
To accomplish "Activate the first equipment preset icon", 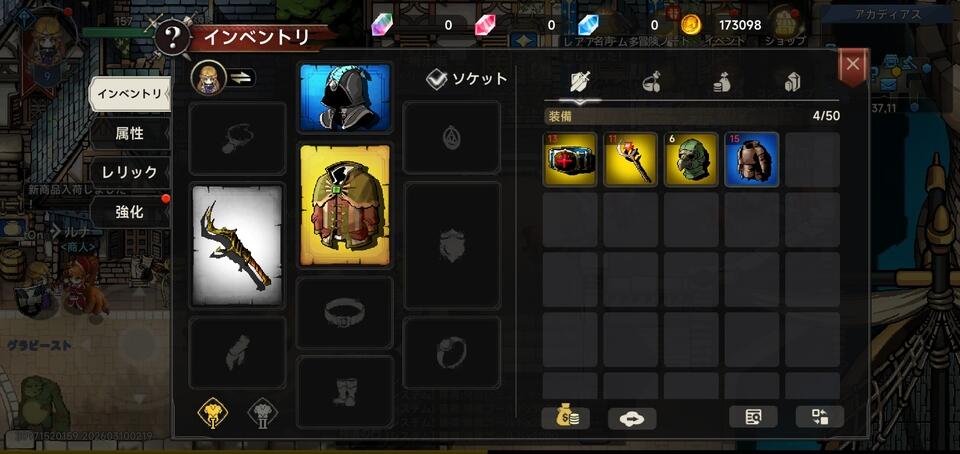I will pos(210,412).
